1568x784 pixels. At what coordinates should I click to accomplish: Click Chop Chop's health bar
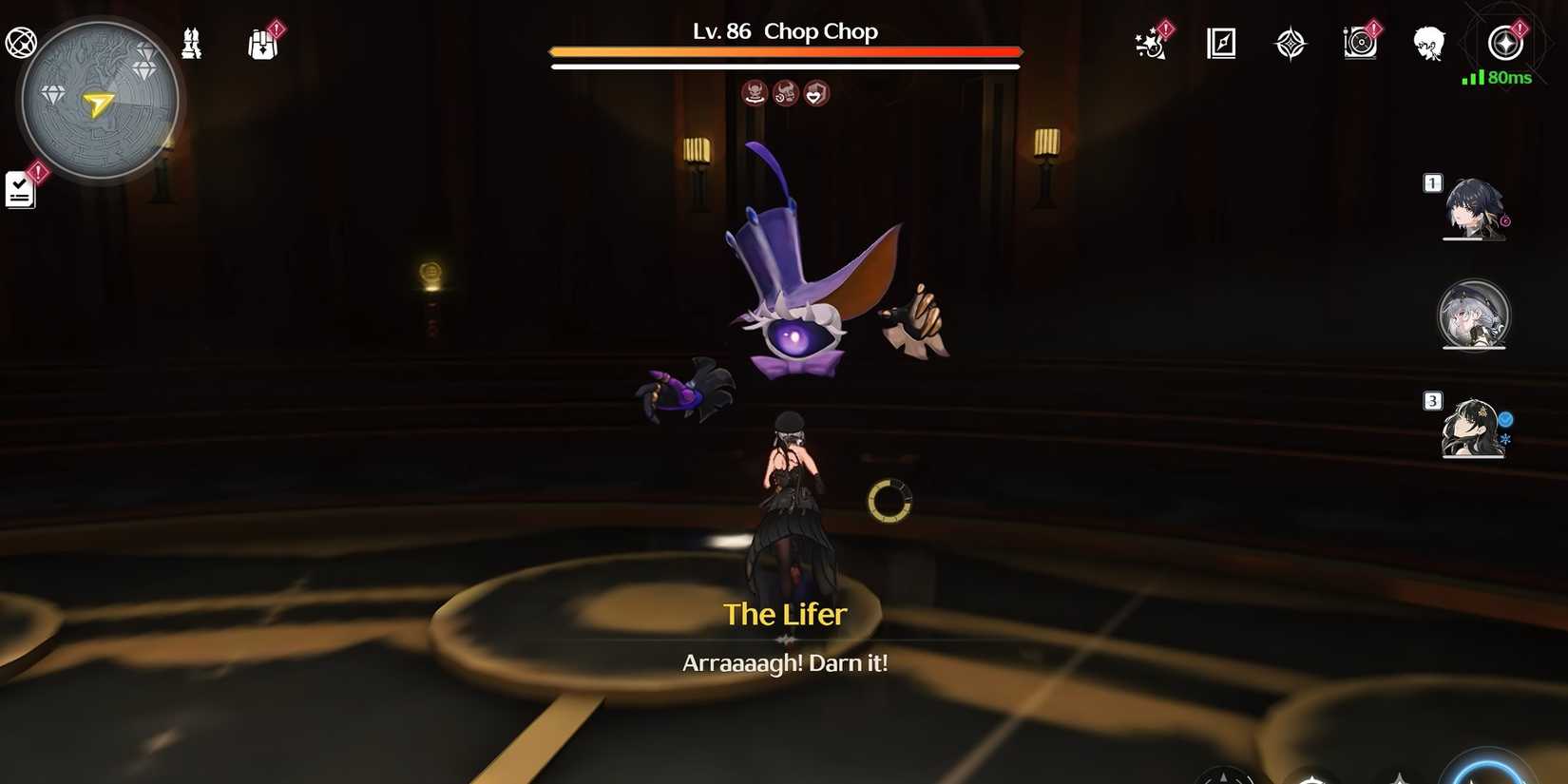784,52
